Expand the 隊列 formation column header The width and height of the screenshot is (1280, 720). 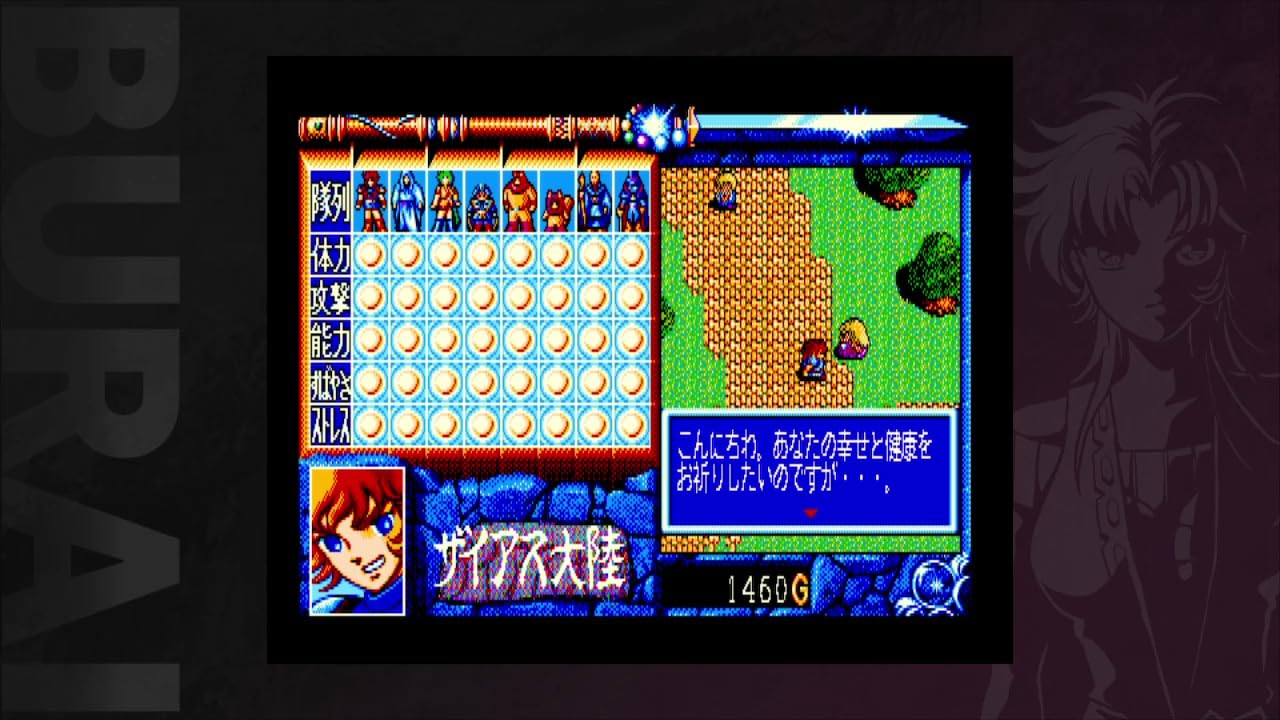[x=330, y=200]
